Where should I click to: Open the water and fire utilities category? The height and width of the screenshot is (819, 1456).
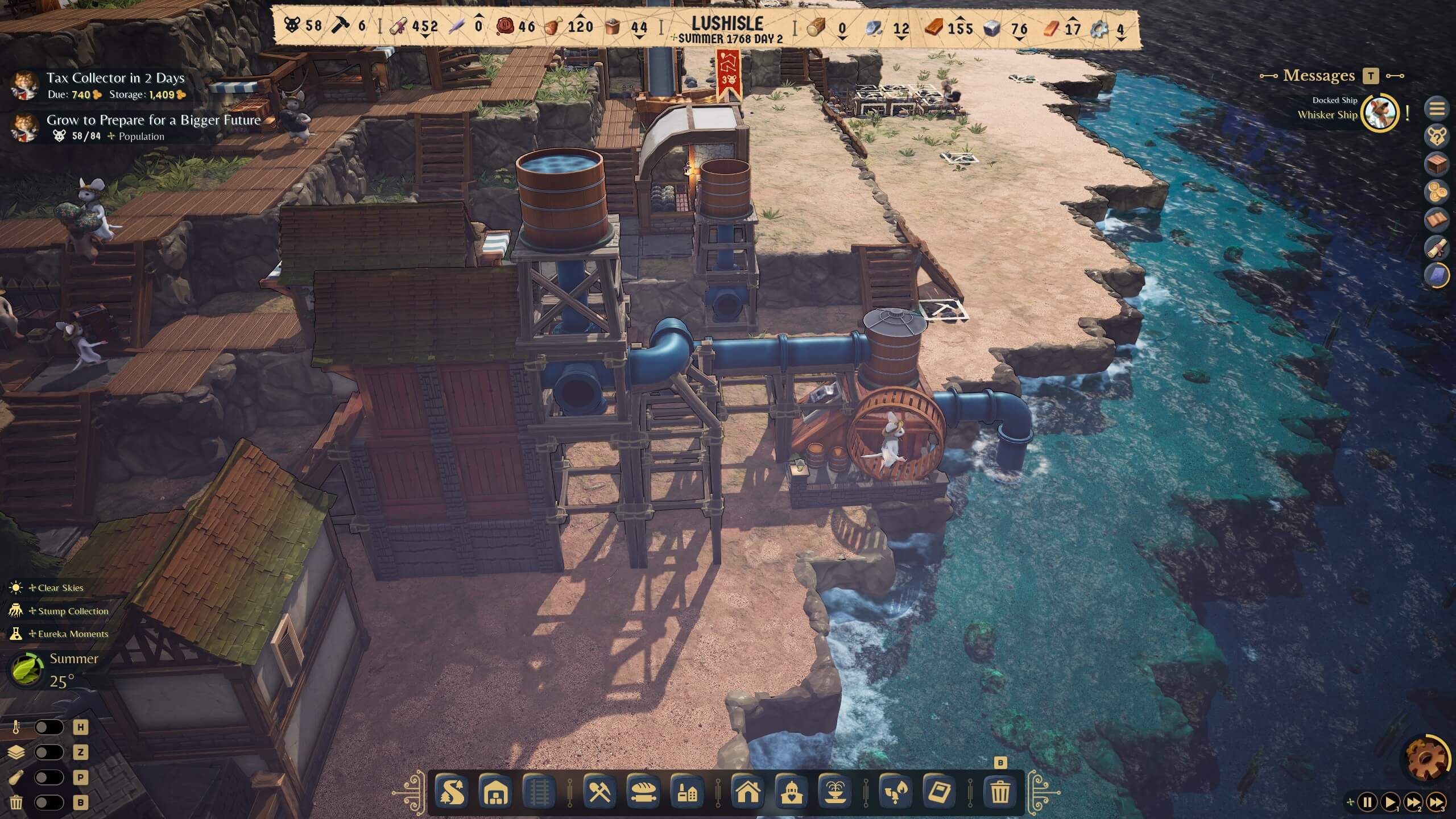click(895, 792)
